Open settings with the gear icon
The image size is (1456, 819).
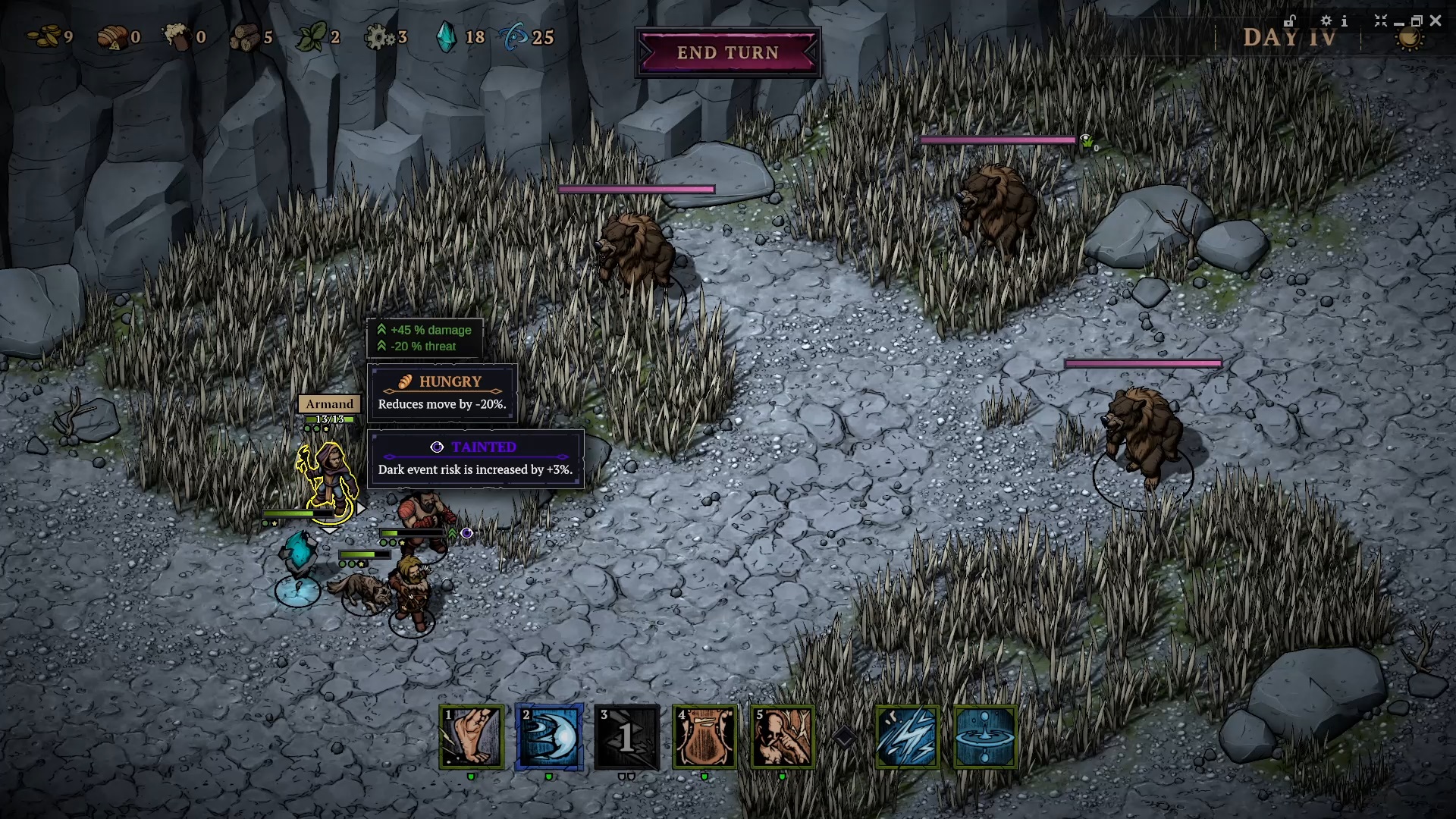coord(1326,21)
